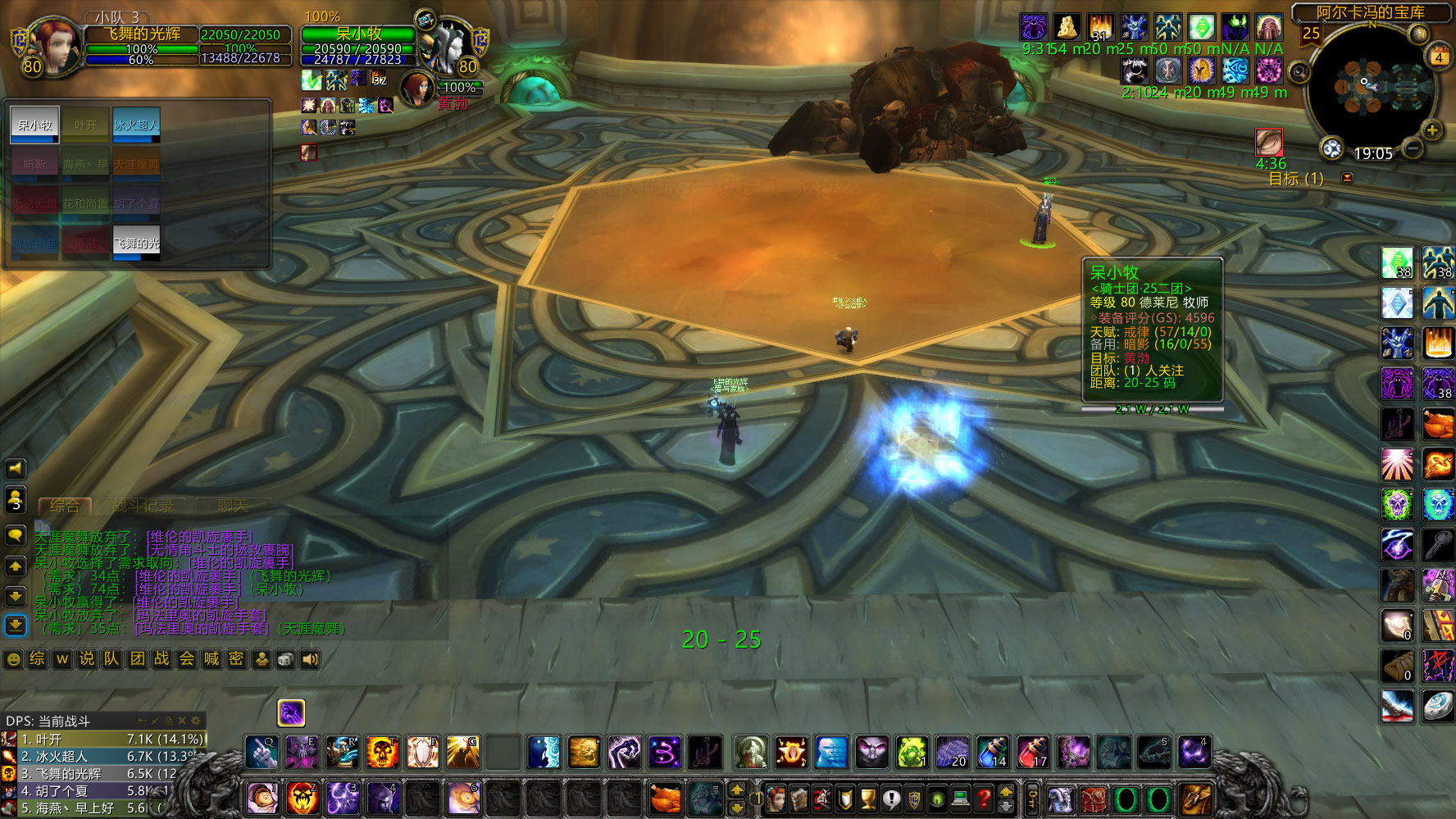Click the smiley emote icon beside the chat bar
The height and width of the screenshot is (819, 1456).
pos(11,658)
